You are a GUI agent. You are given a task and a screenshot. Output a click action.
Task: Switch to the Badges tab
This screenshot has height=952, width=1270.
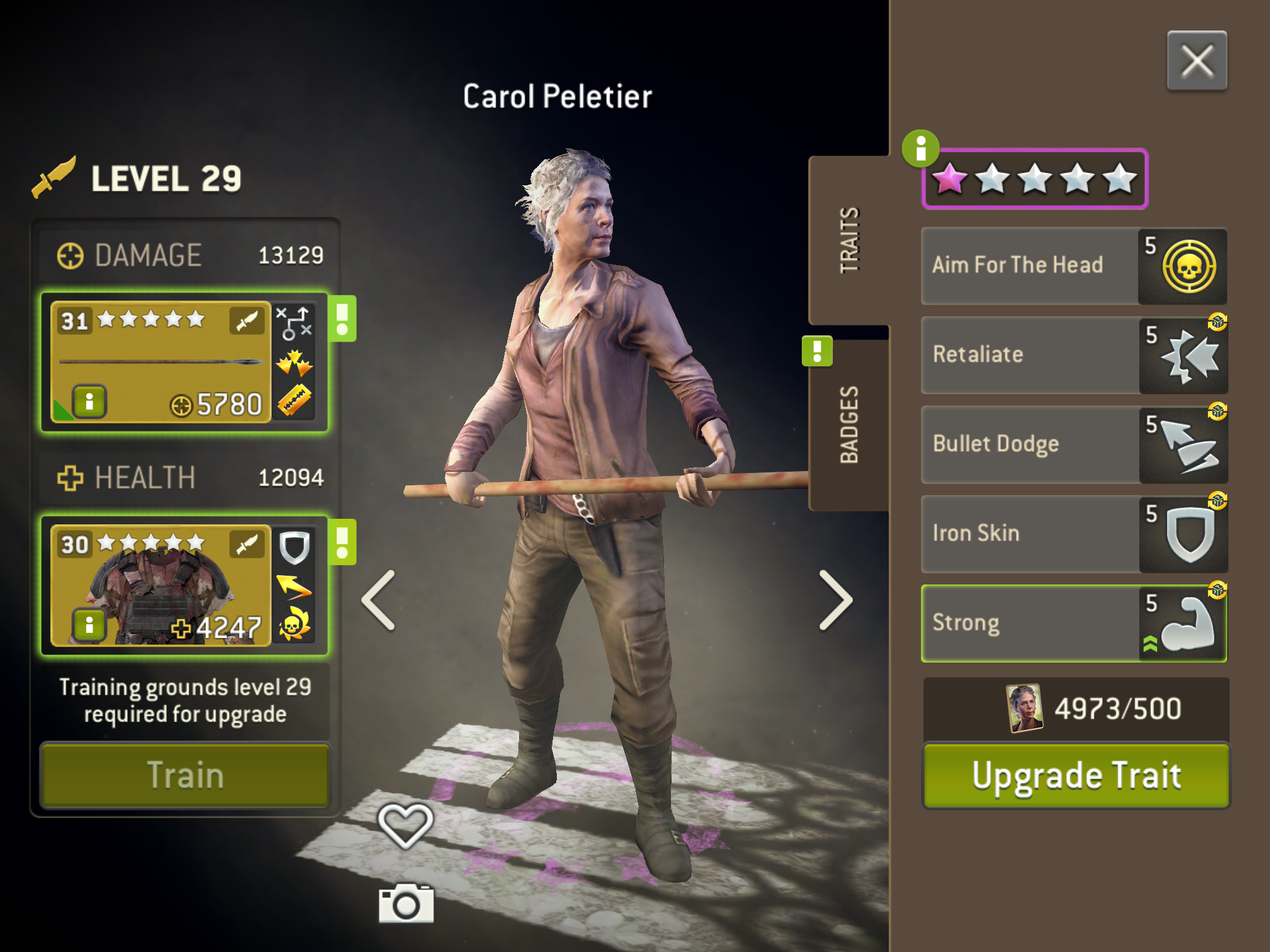pyautogui.click(x=849, y=425)
